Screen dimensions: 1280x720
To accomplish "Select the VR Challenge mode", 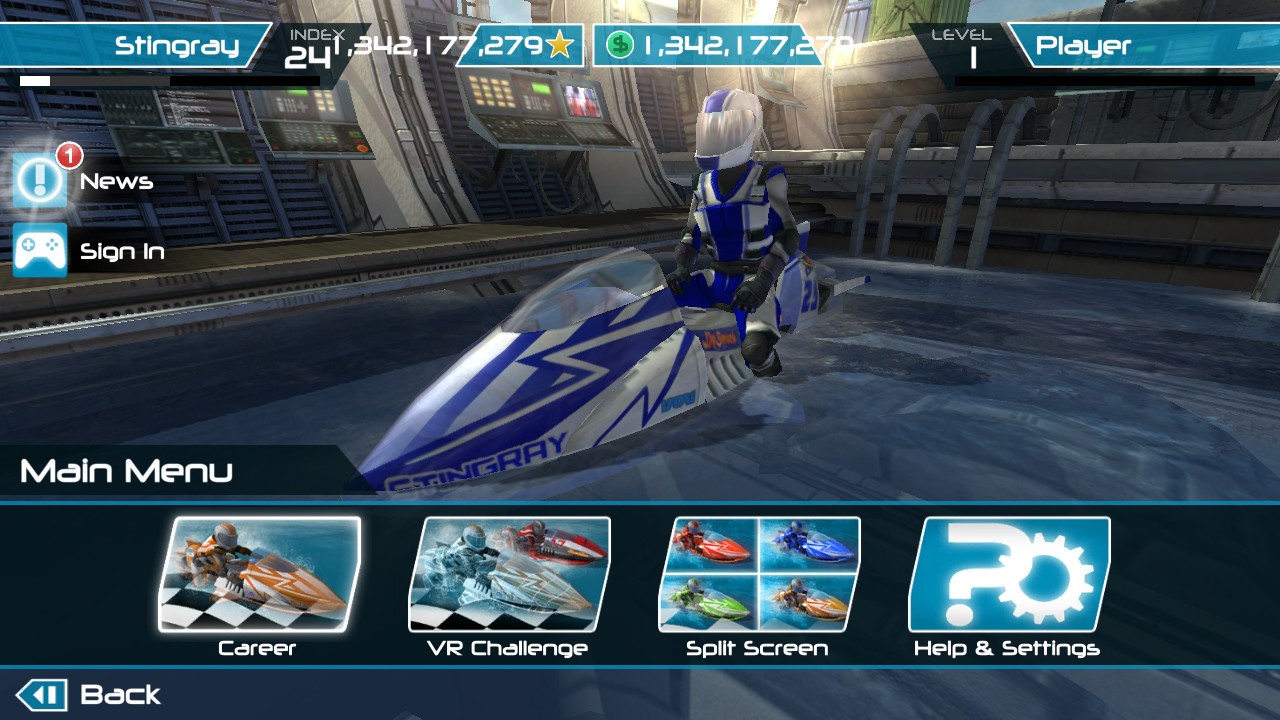I will tap(509, 575).
